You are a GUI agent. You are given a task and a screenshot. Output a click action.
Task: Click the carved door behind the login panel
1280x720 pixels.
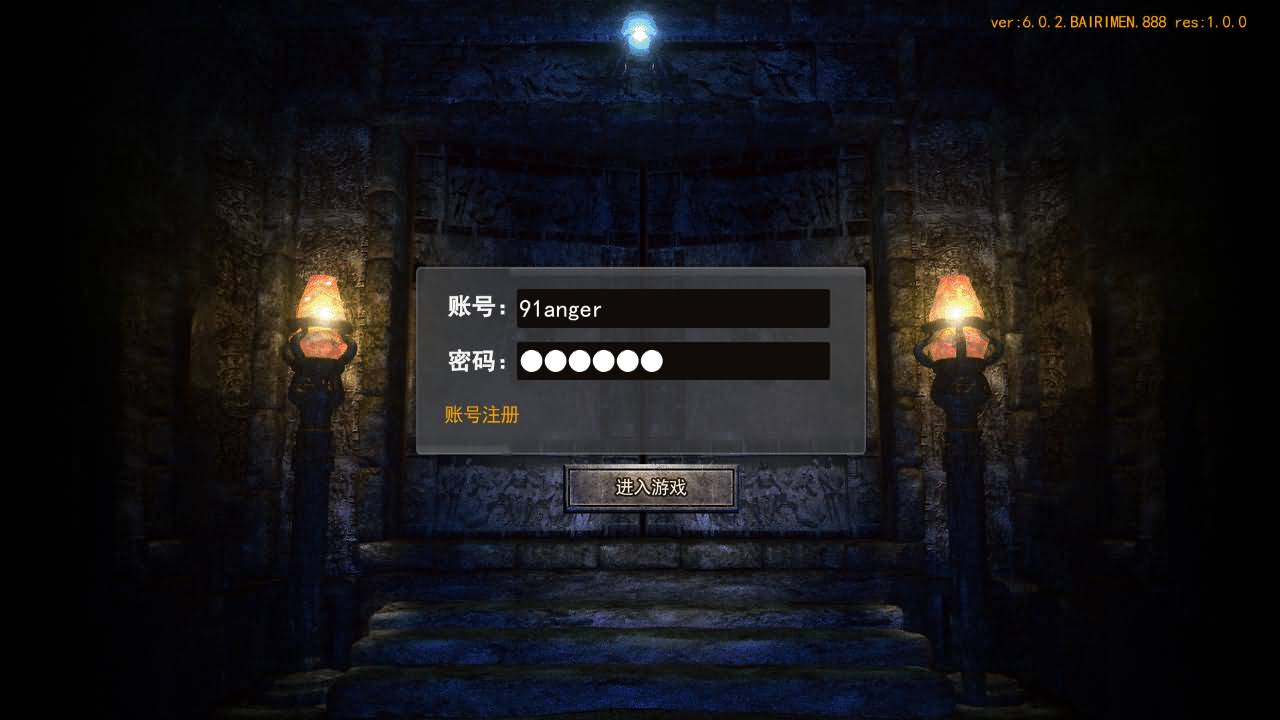(x=640, y=200)
